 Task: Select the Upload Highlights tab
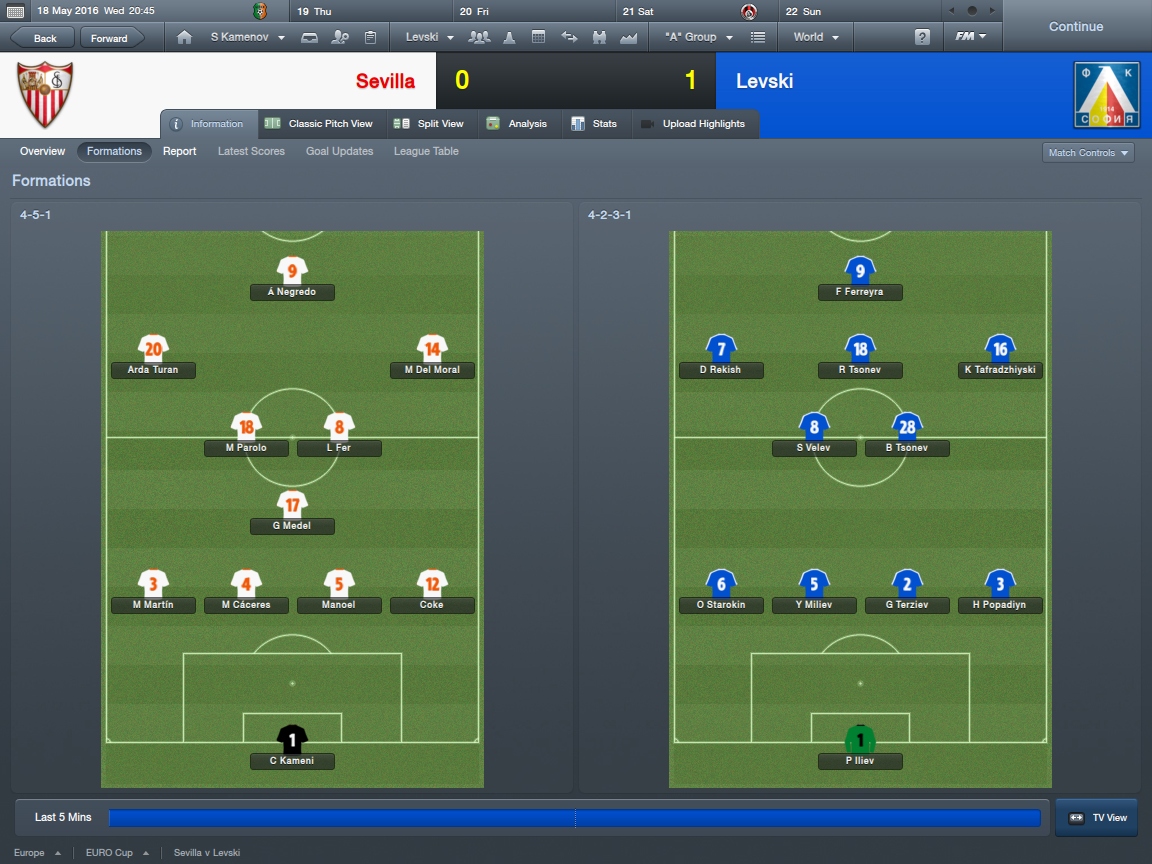pos(693,124)
